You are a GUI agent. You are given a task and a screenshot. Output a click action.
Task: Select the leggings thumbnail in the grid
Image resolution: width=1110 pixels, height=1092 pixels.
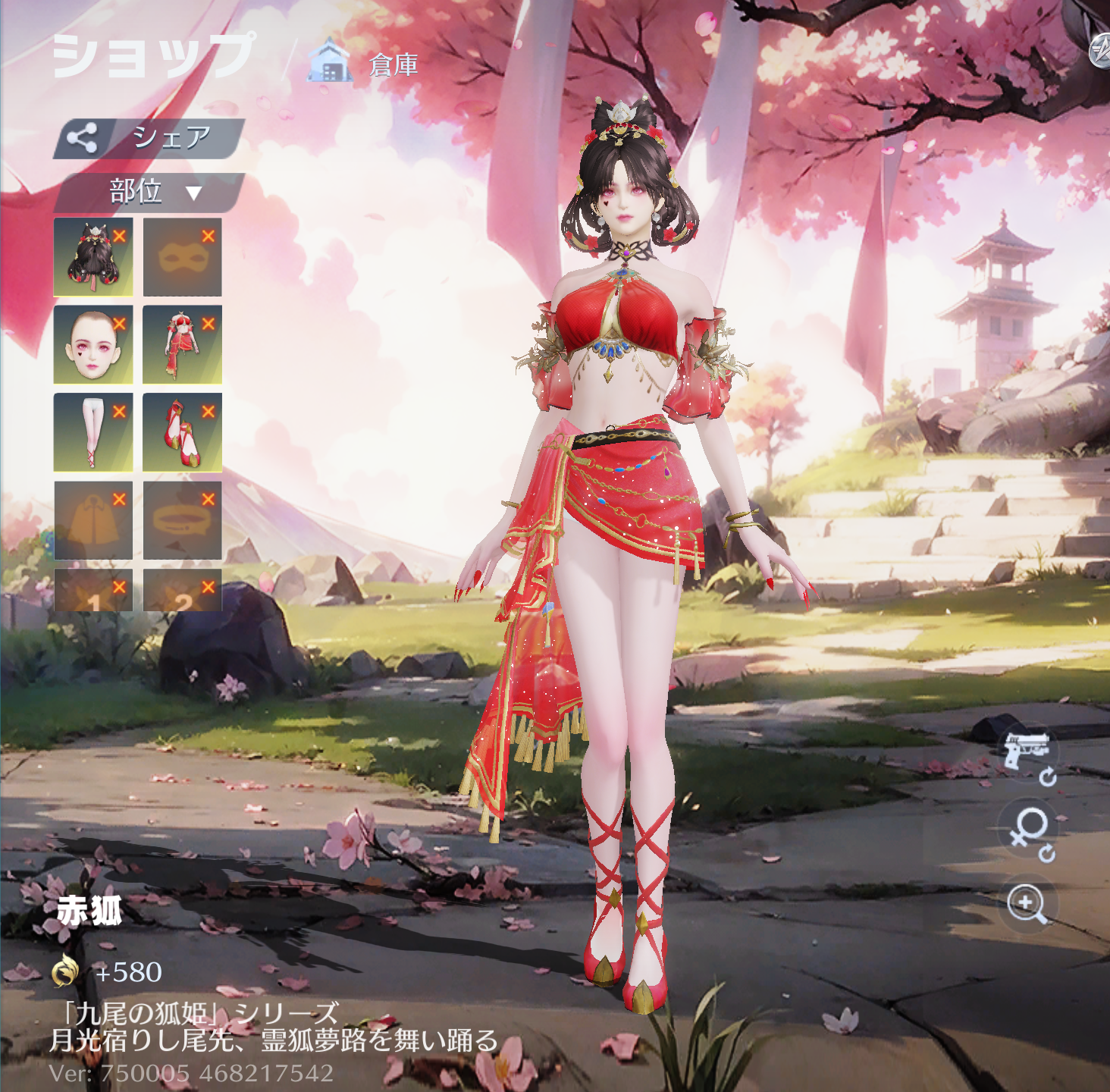pos(94,434)
